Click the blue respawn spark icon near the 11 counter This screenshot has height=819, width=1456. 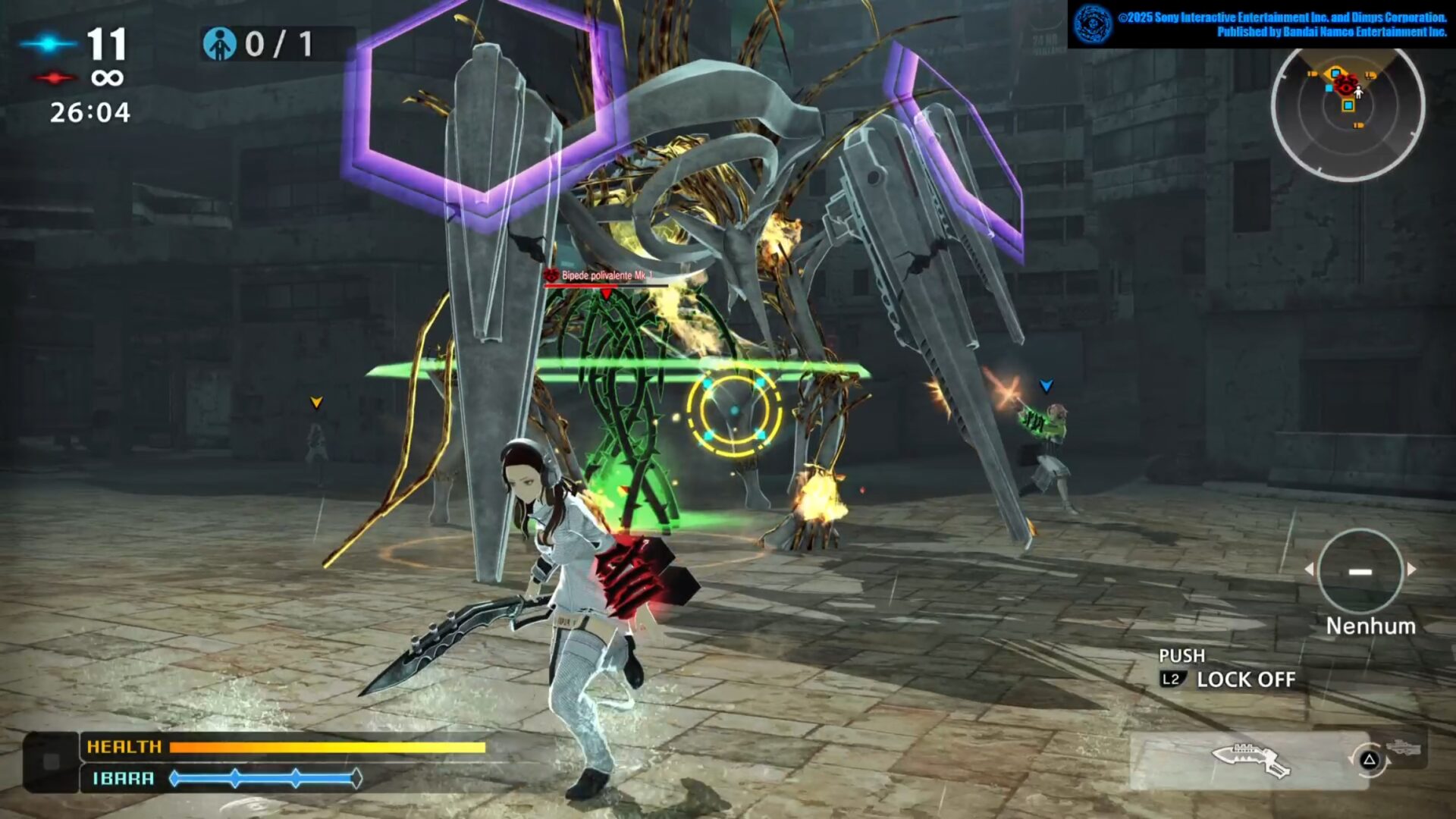click(47, 45)
